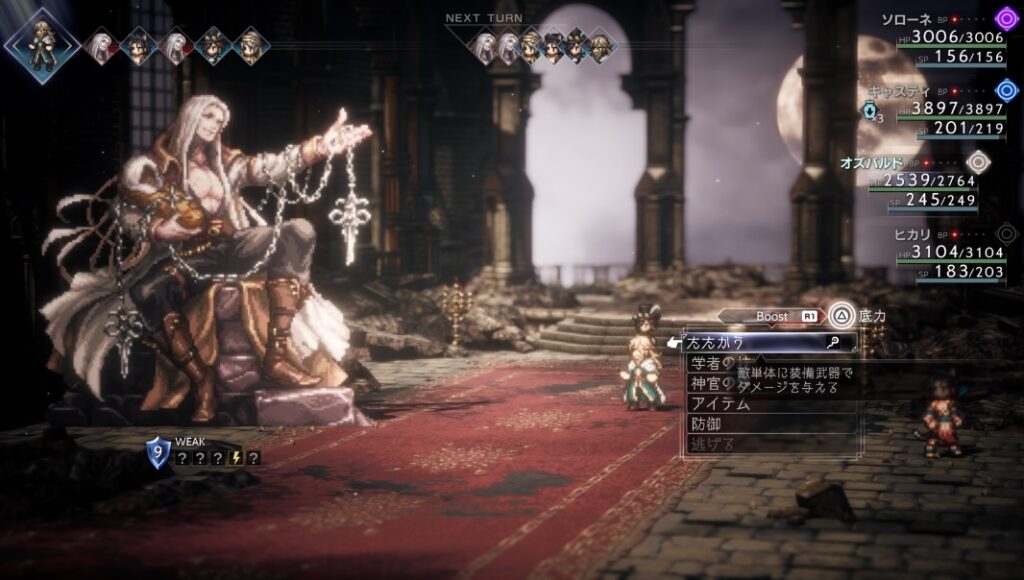Viewport: 1024px width, 580px height.
Task: Click キャスティ's status buff icon
Action: (871, 111)
